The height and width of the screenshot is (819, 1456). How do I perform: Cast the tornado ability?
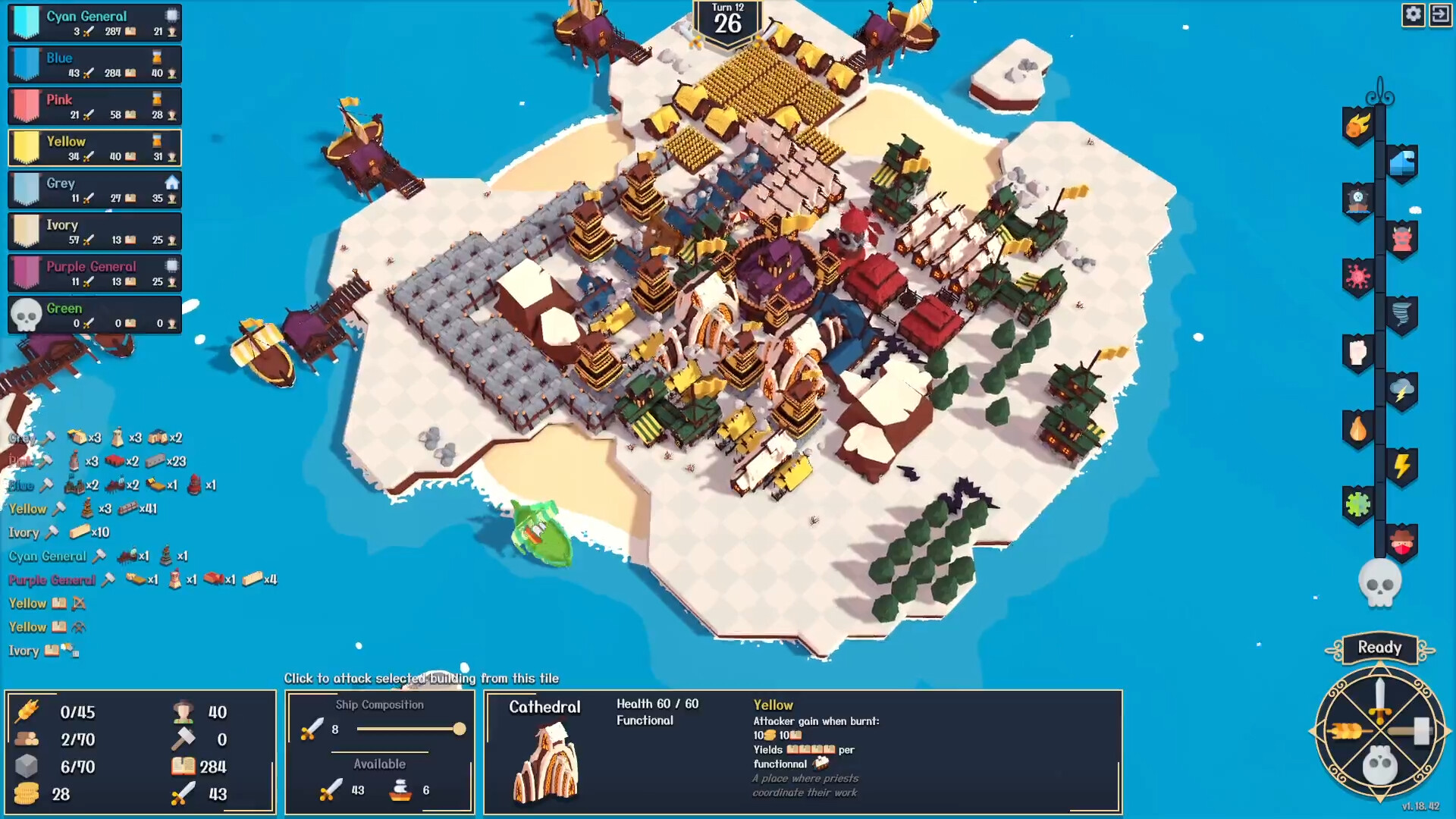1401,311
